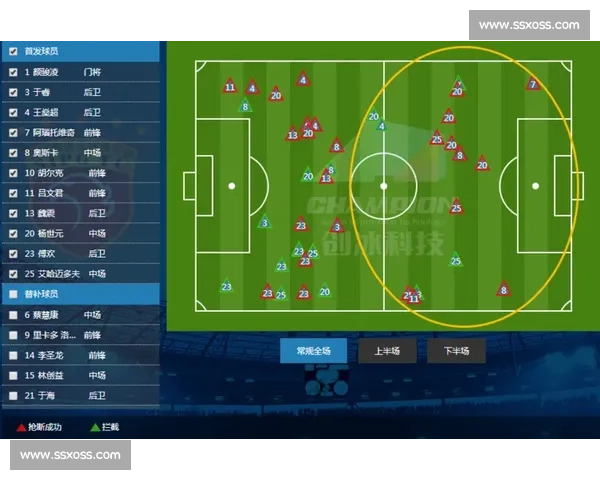Show the 下半场 second-half view
Image resolution: width=600 pixels, height=480 pixels.
[455, 351]
